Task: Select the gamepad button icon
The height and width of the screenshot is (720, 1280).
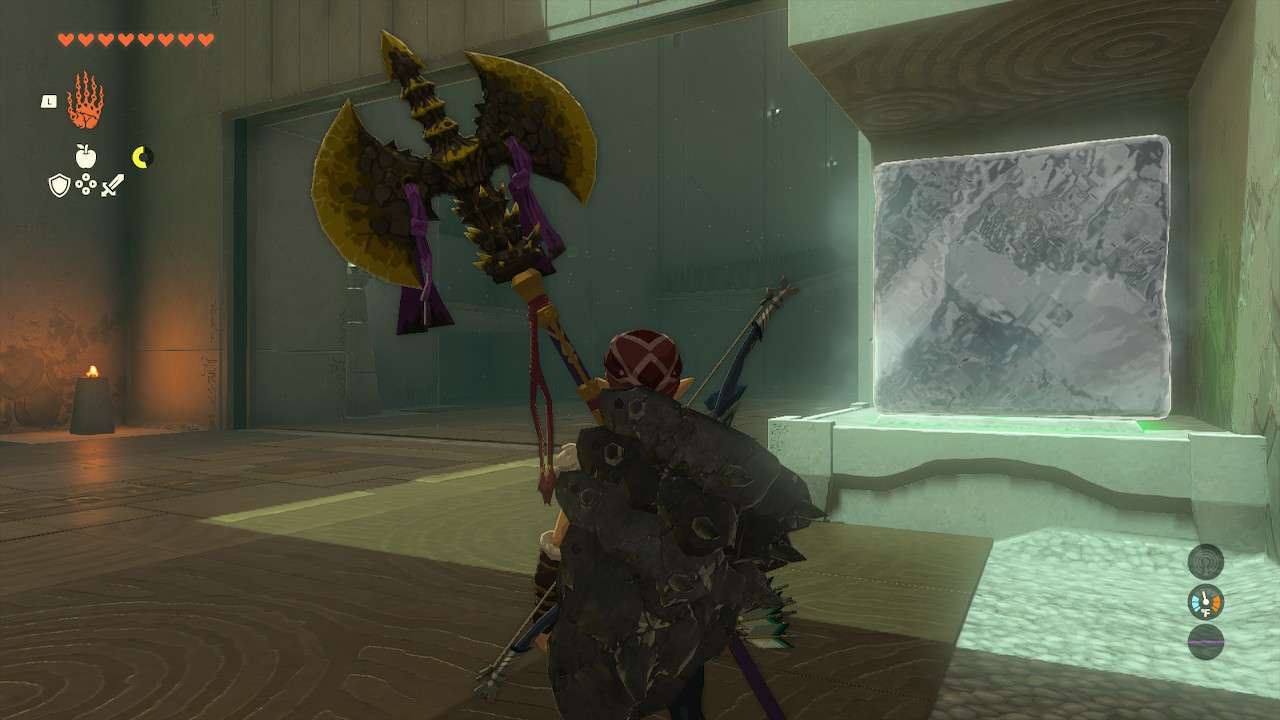Action: tap(86, 183)
